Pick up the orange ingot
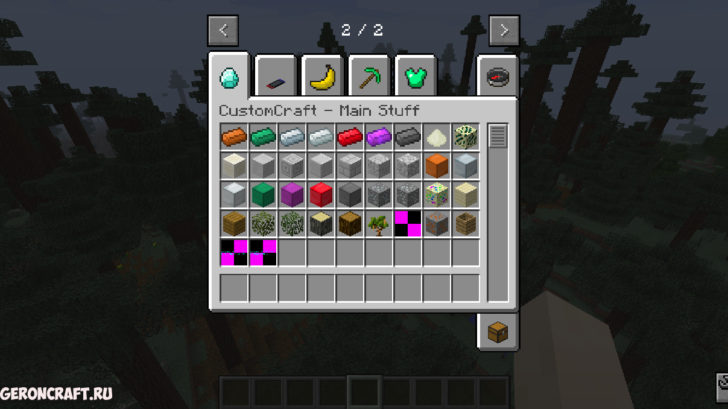This screenshot has width=728, height=409. (x=234, y=137)
